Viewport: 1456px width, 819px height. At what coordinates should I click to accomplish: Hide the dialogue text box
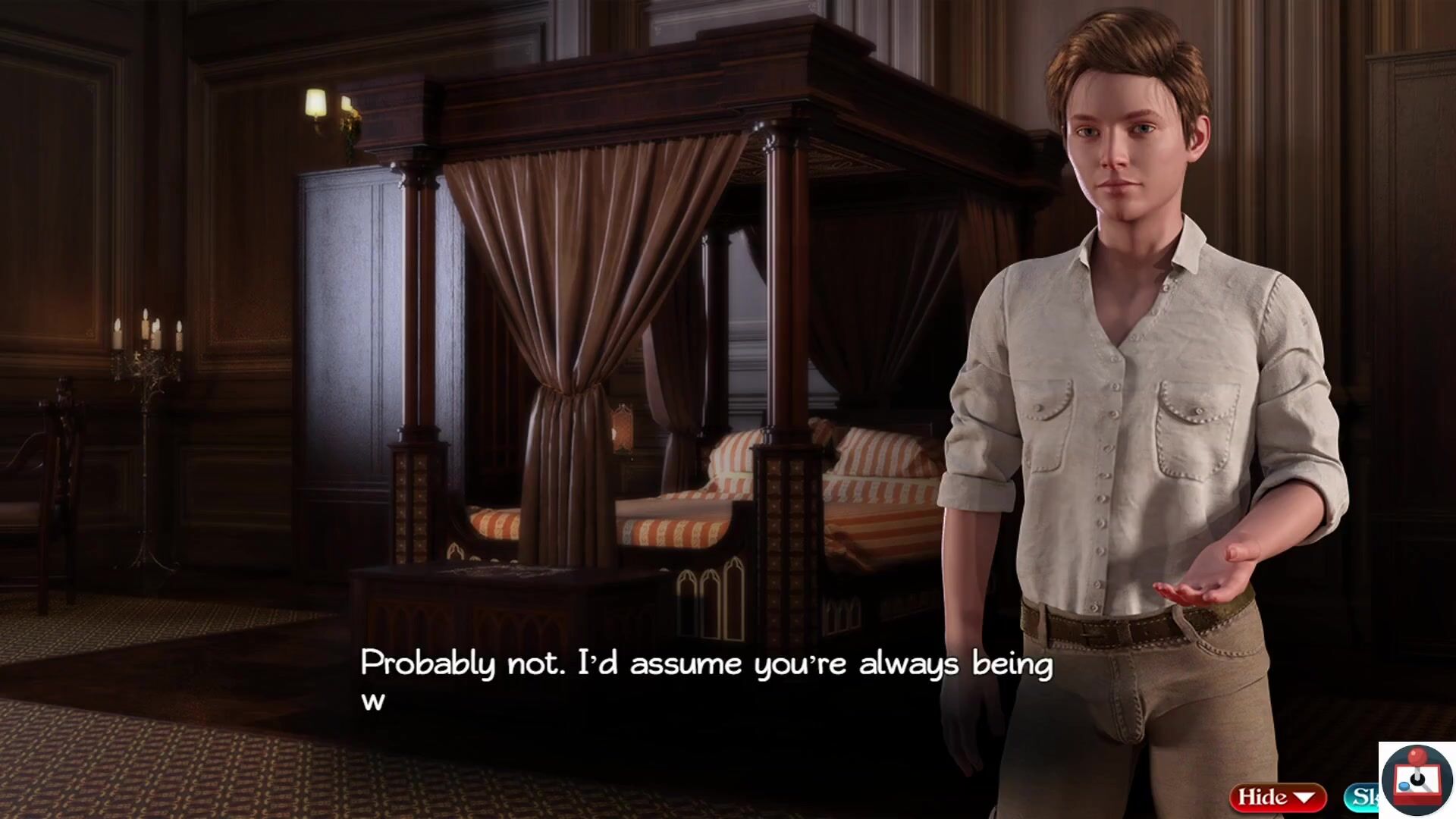(1277, 797)
